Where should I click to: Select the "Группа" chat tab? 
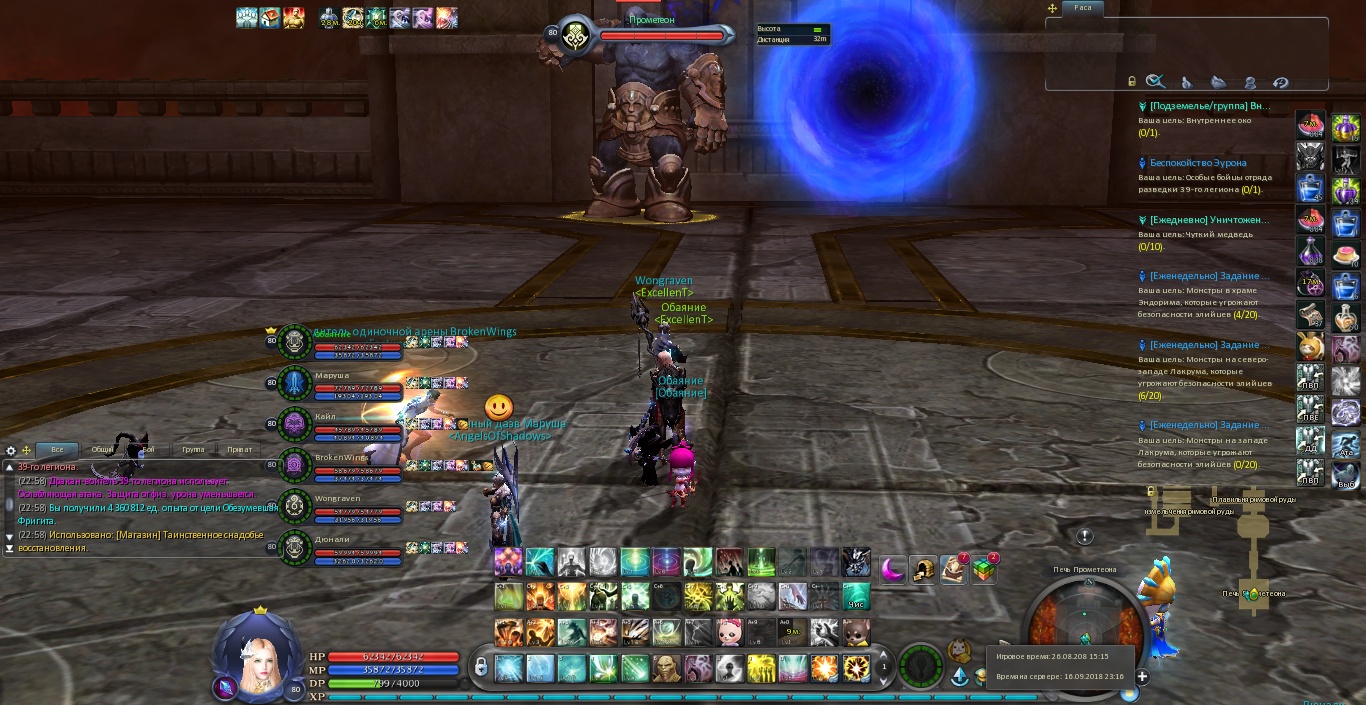pos(193,450)
